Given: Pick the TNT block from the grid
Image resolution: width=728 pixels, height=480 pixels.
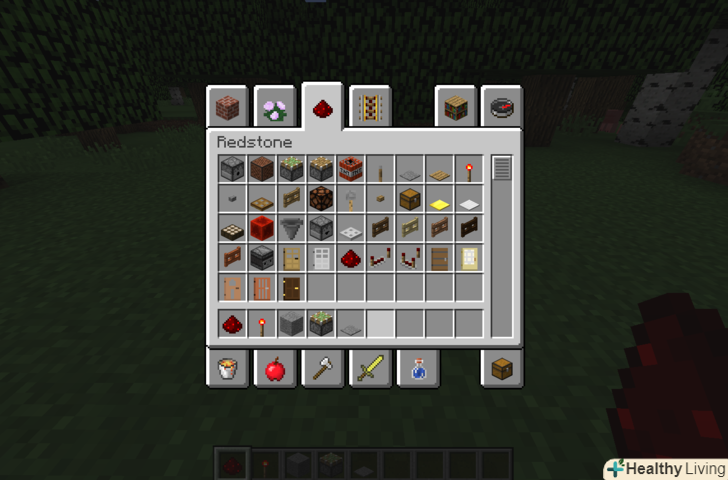Looking at the screenshot, I should pyautogui.click(x=350, y=168).
